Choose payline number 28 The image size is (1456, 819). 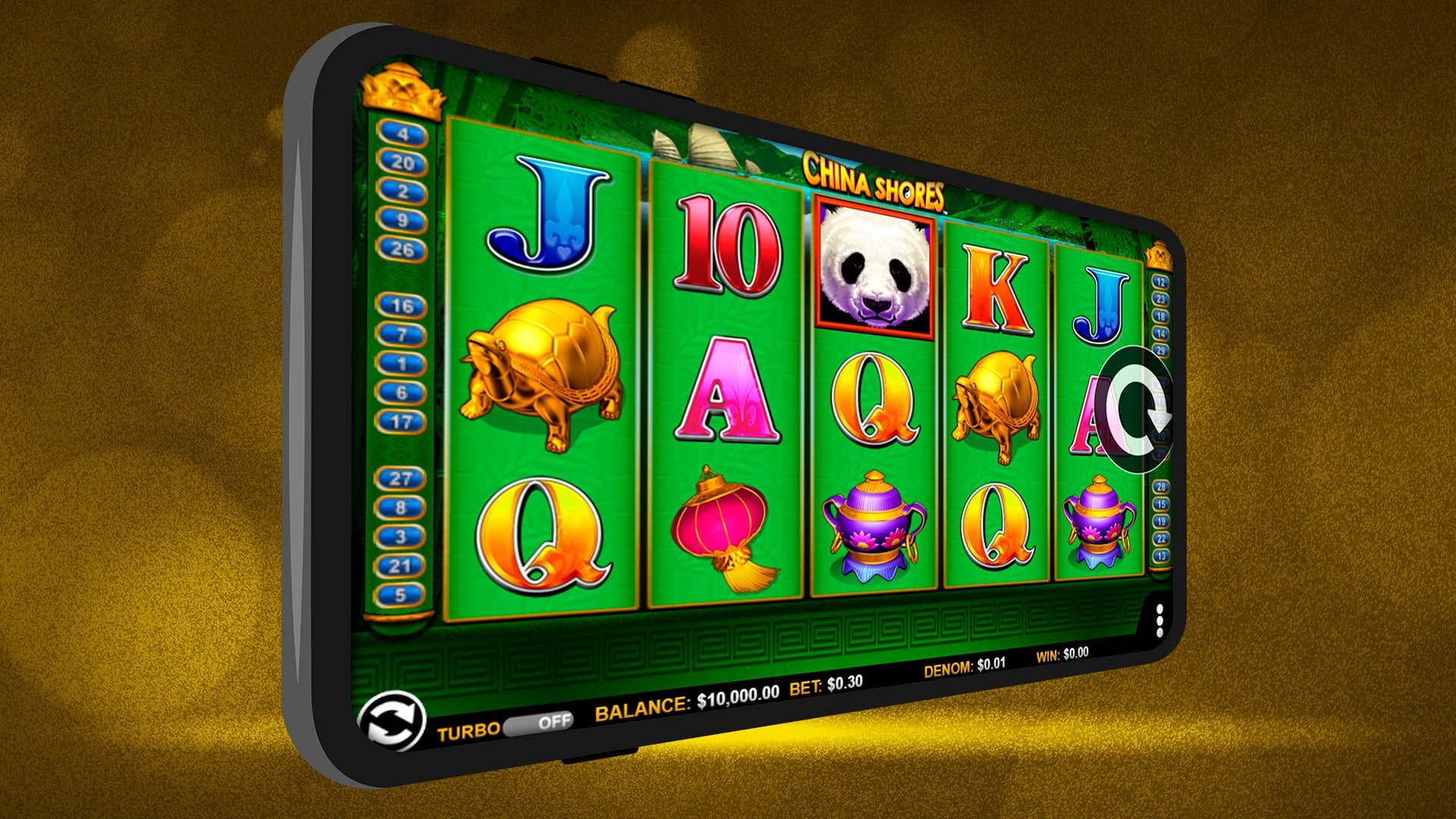1160,487
